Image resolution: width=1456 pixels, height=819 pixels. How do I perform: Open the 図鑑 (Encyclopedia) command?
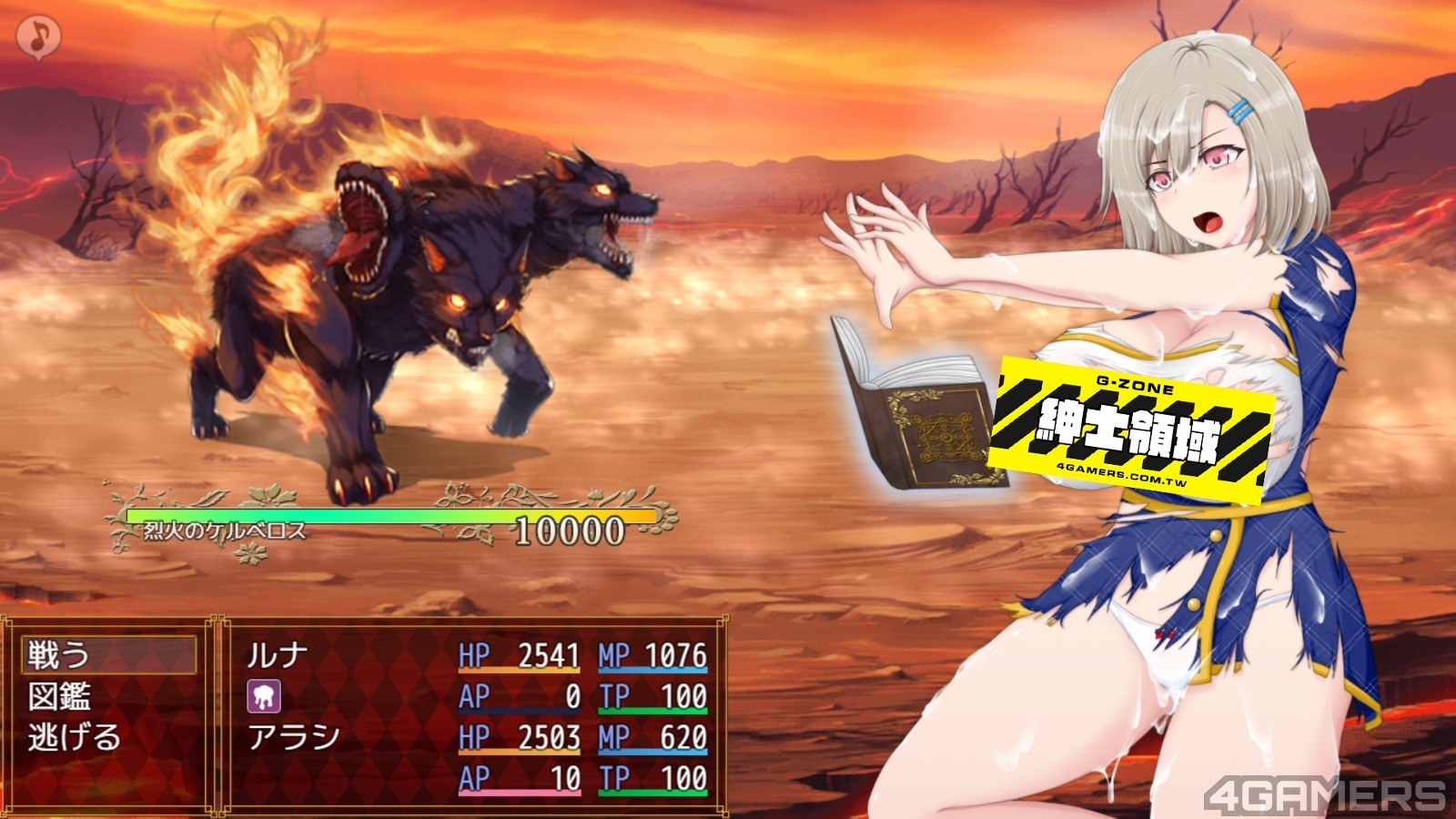[60, 696]
